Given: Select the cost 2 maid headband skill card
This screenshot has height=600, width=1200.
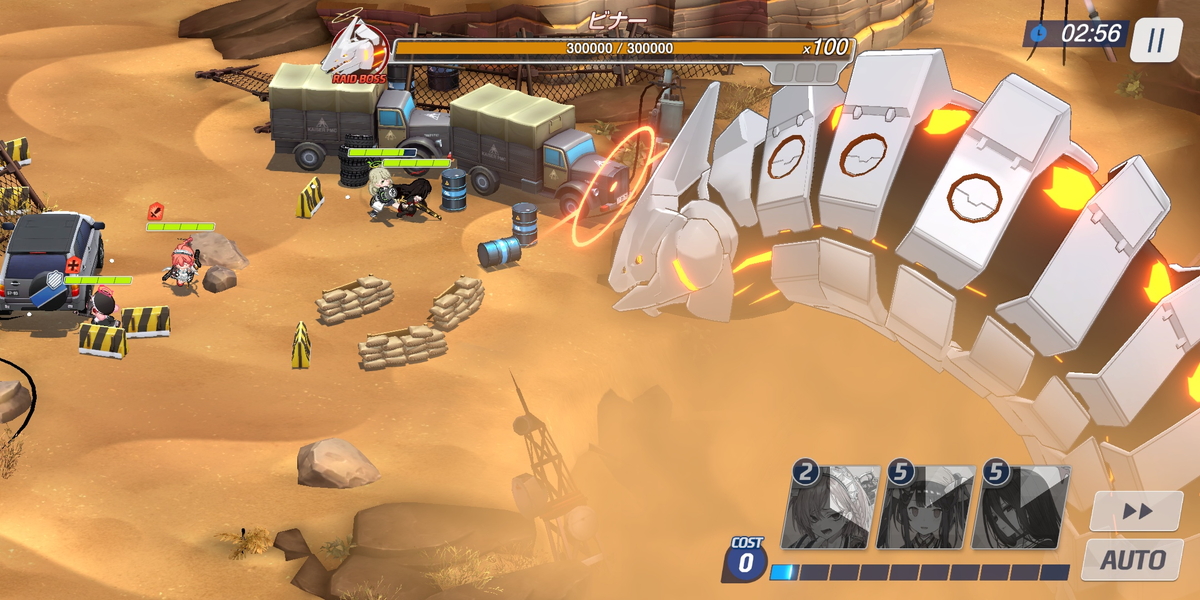Looking at the screenshot, I should [832, 508].
